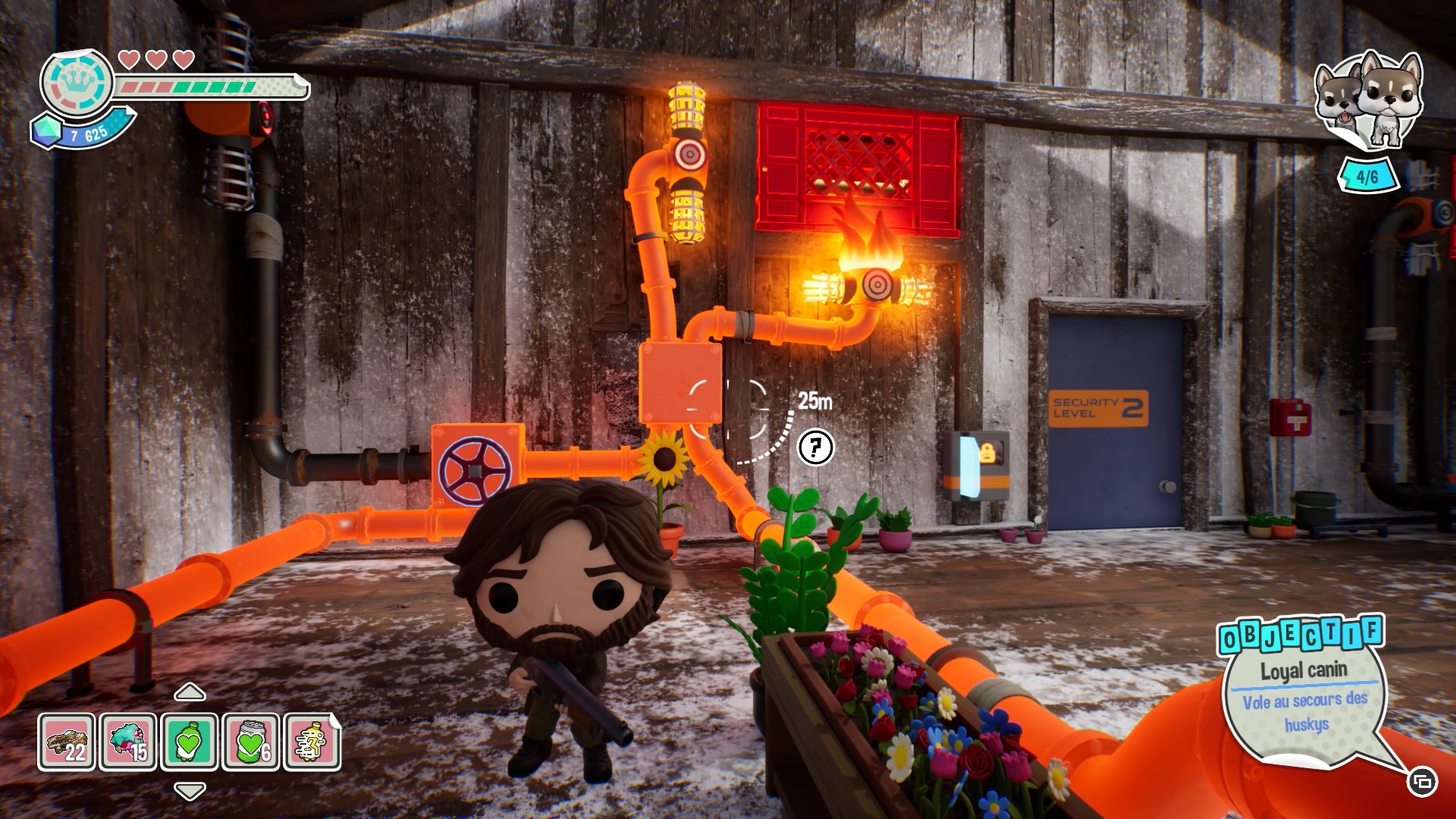Click the question mark interaction marker
1456x819 pixels.
coord(815,447)
